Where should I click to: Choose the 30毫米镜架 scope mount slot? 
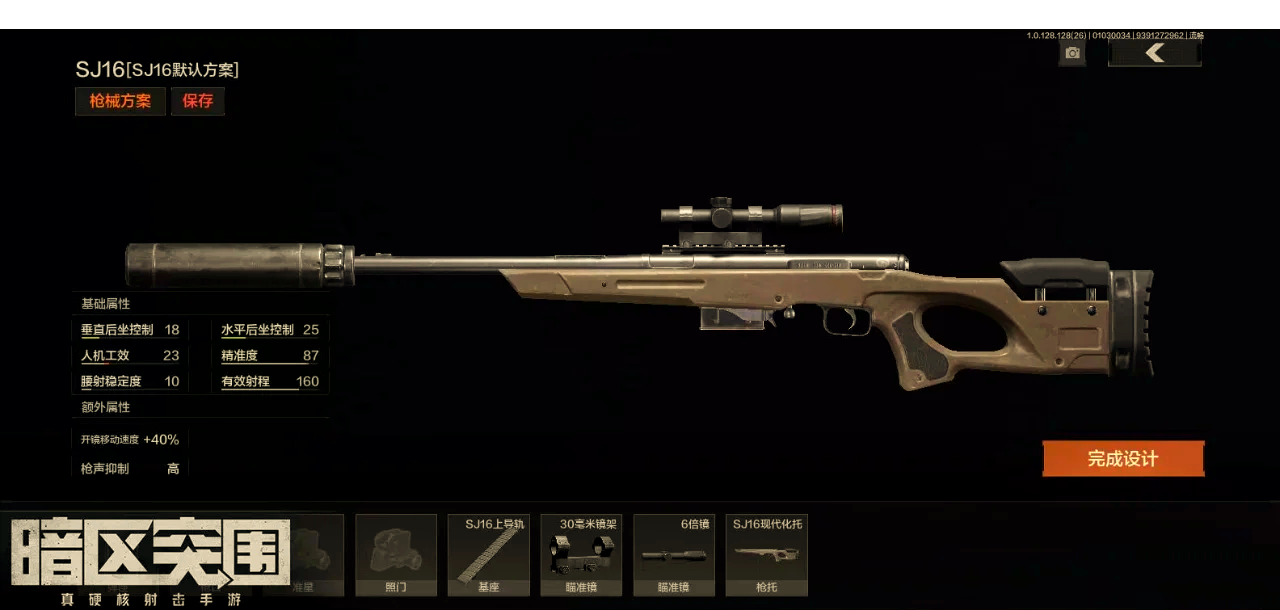581,555
